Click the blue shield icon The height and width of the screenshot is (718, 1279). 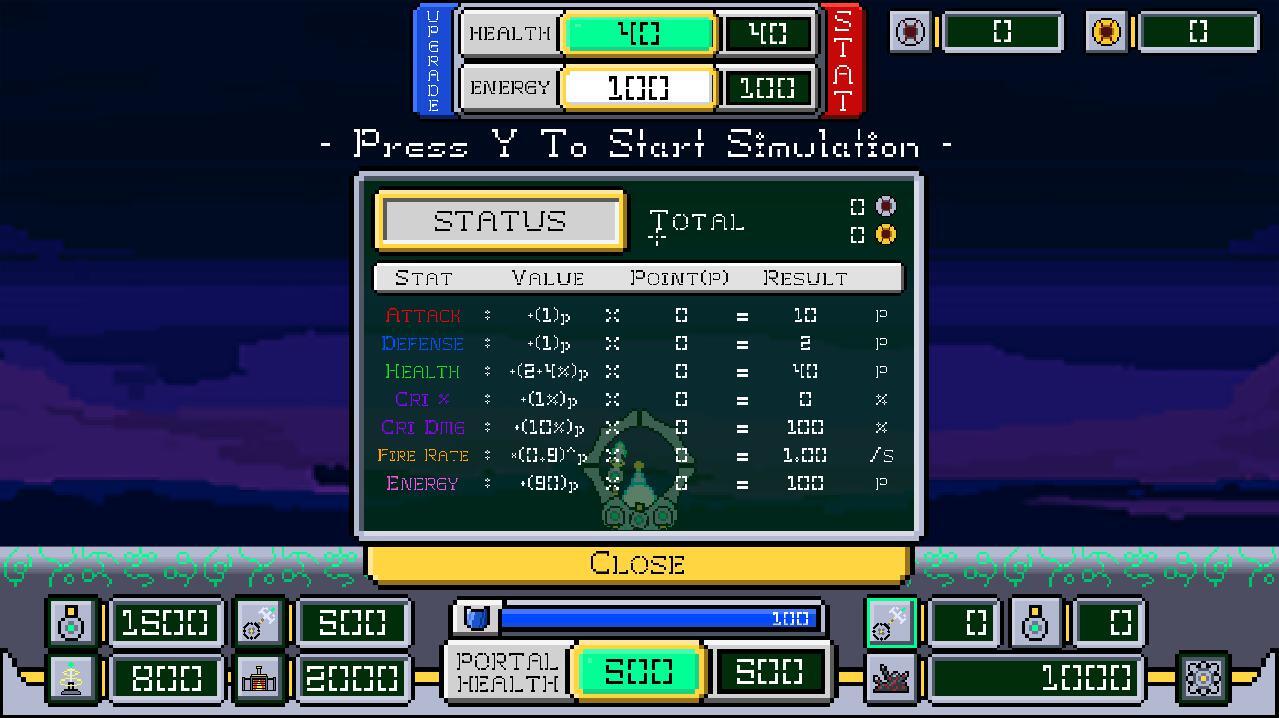click(476, 618)
